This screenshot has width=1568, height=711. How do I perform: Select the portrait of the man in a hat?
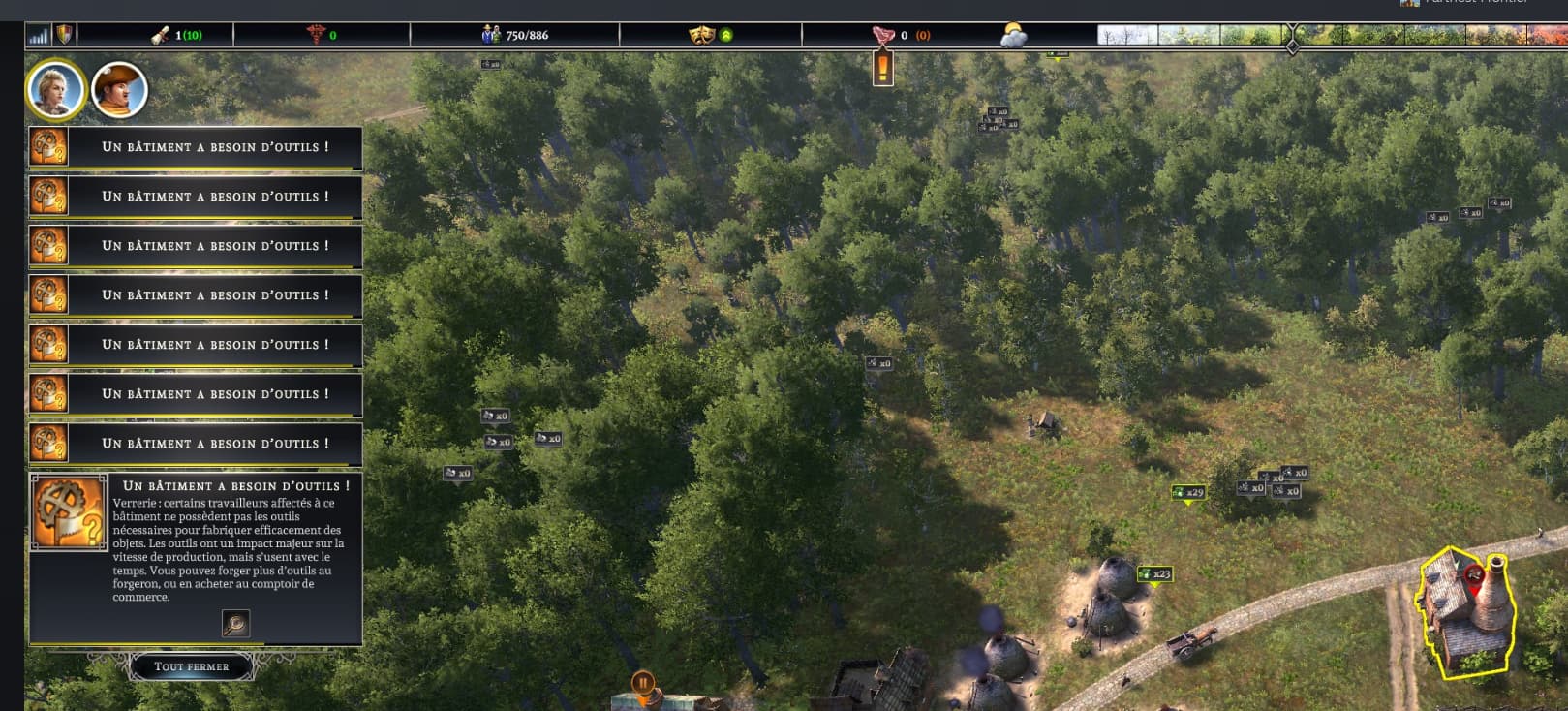pyautogui.click(x=119, y=91)
